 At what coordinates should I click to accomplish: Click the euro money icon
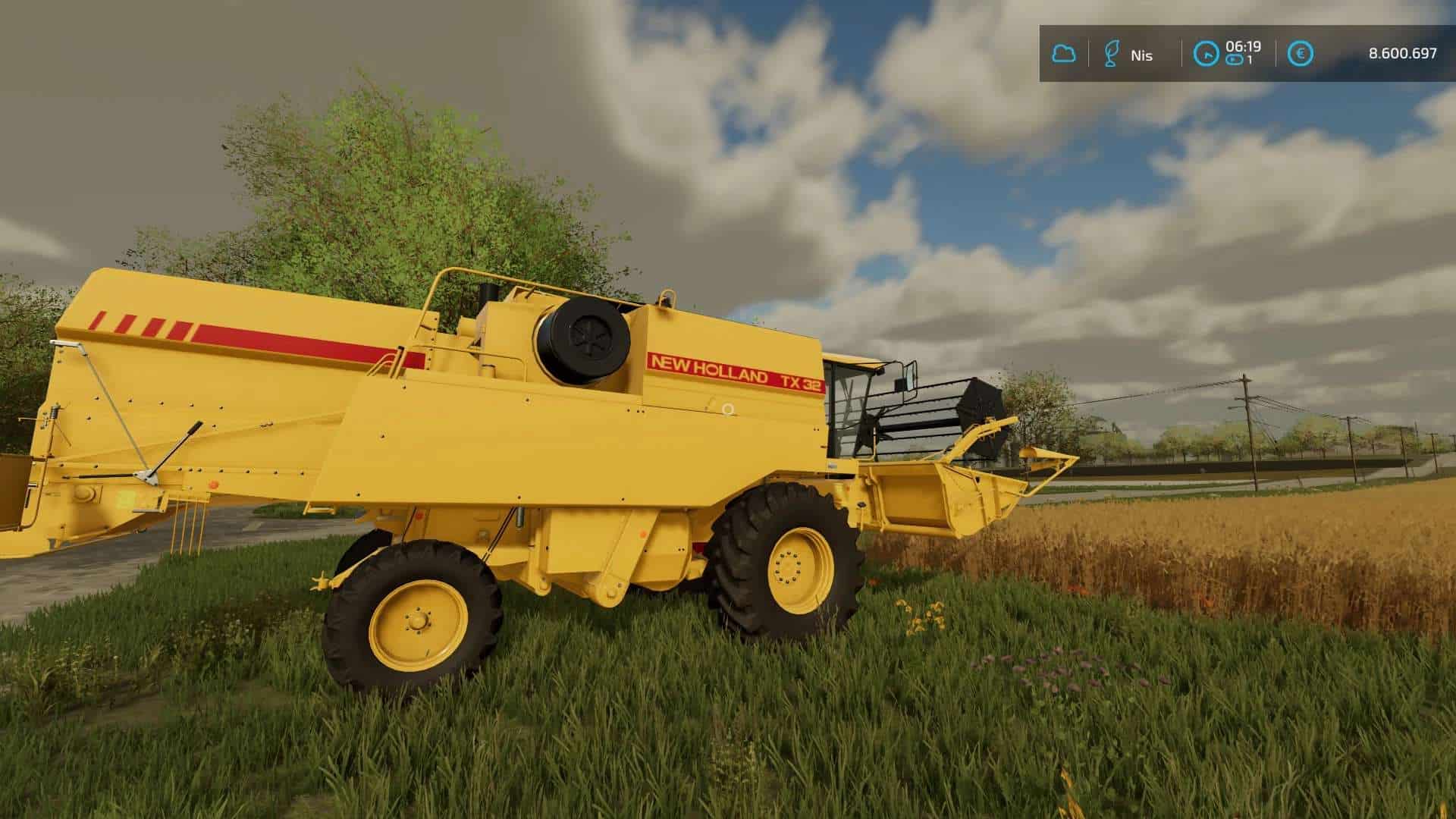[1301, 54]
